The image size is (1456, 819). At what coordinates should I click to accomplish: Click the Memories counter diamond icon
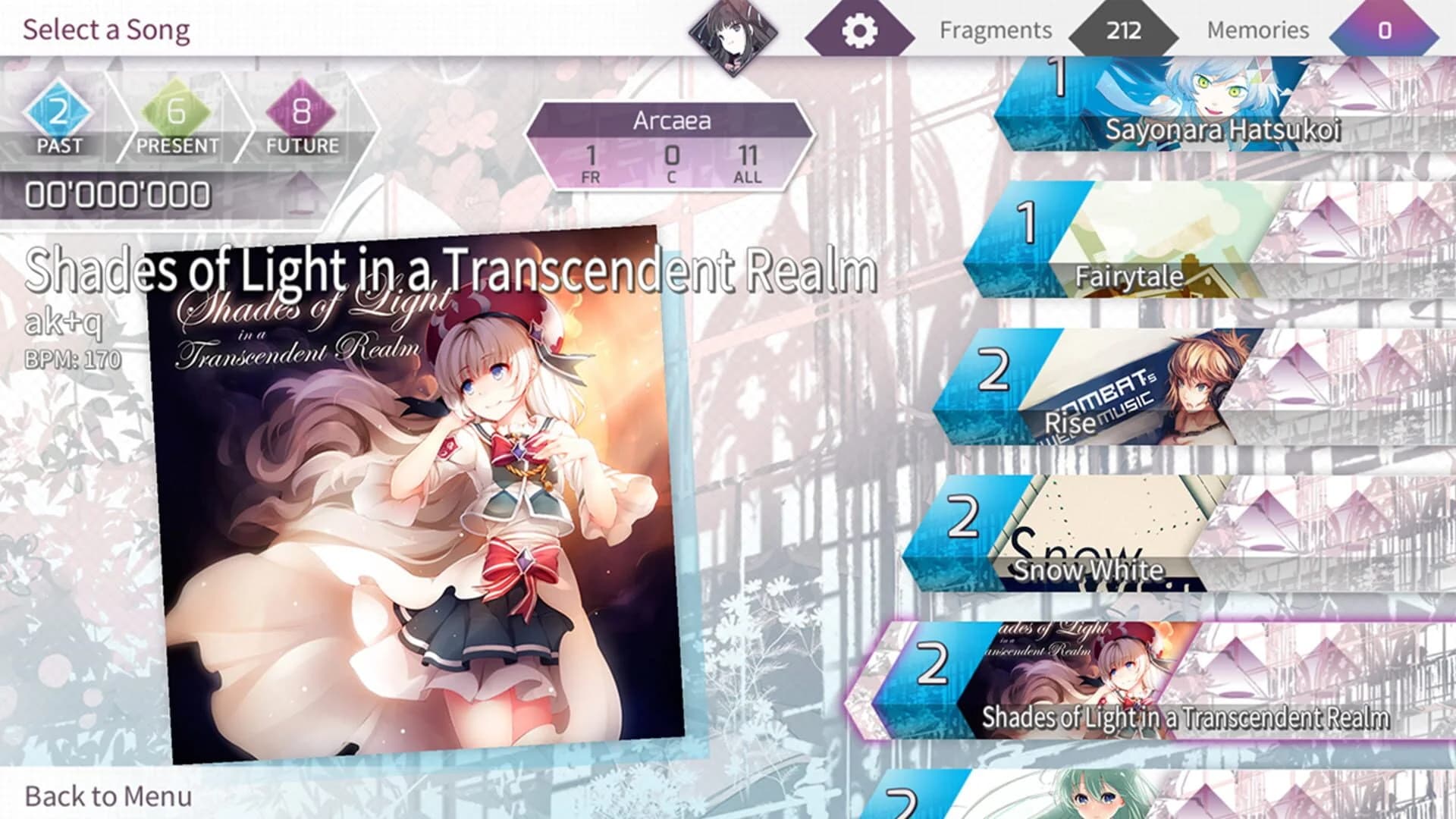[x=1385, y=30]
